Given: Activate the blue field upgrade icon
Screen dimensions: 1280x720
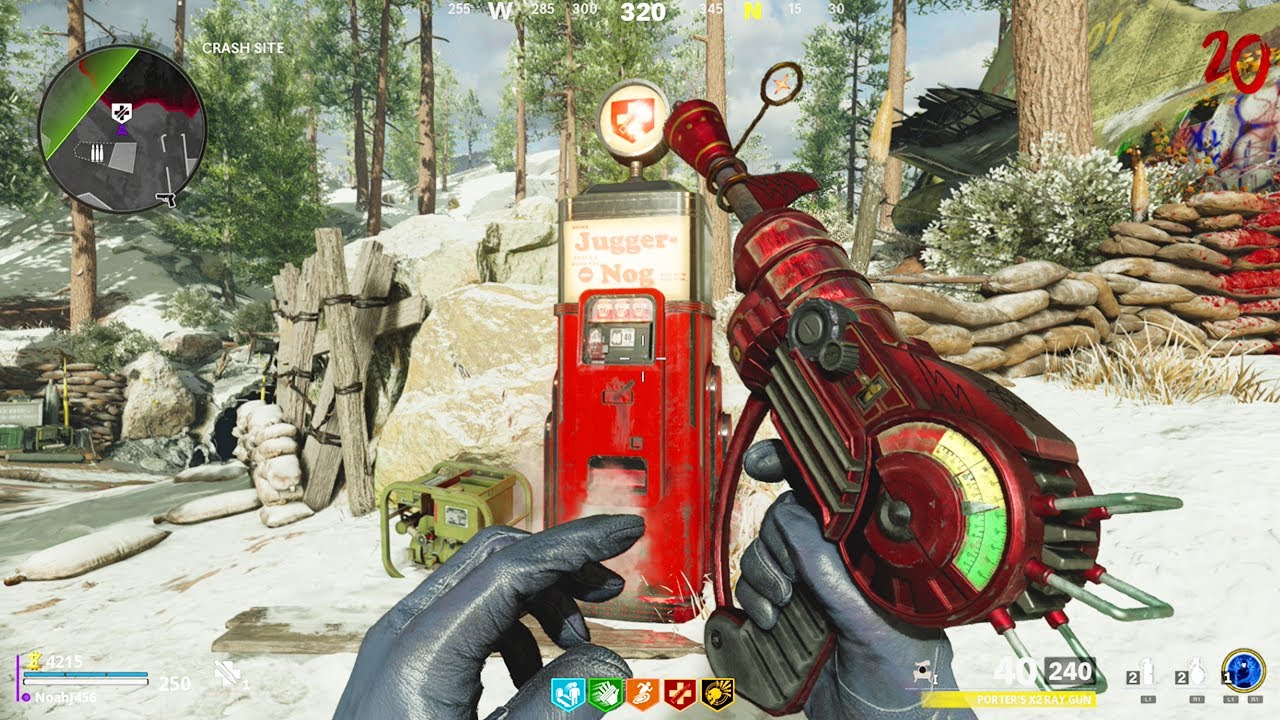Looking at the screenshot, I should 1243,671.
